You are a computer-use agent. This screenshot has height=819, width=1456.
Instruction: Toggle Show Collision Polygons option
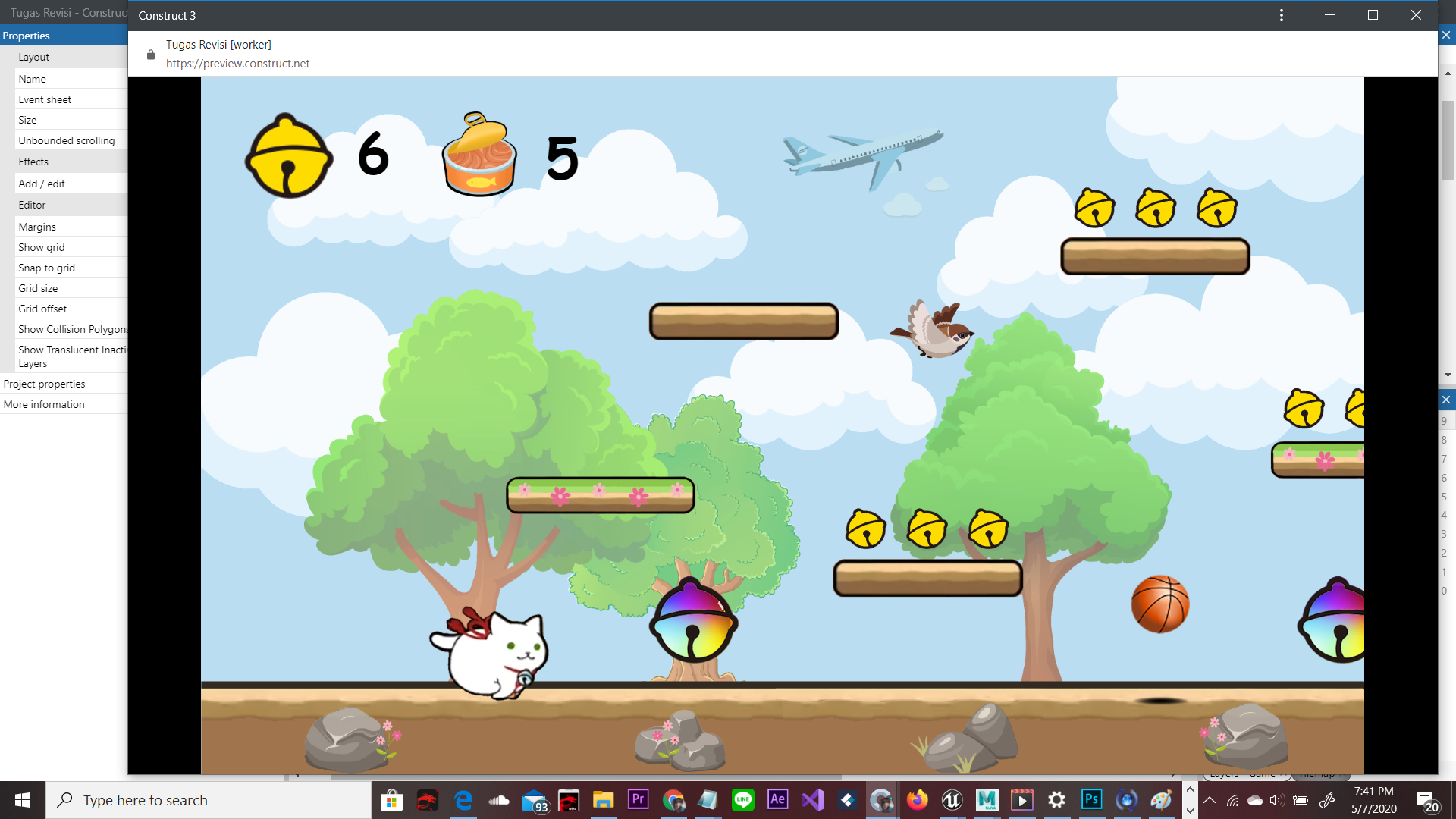coord(73,329)
